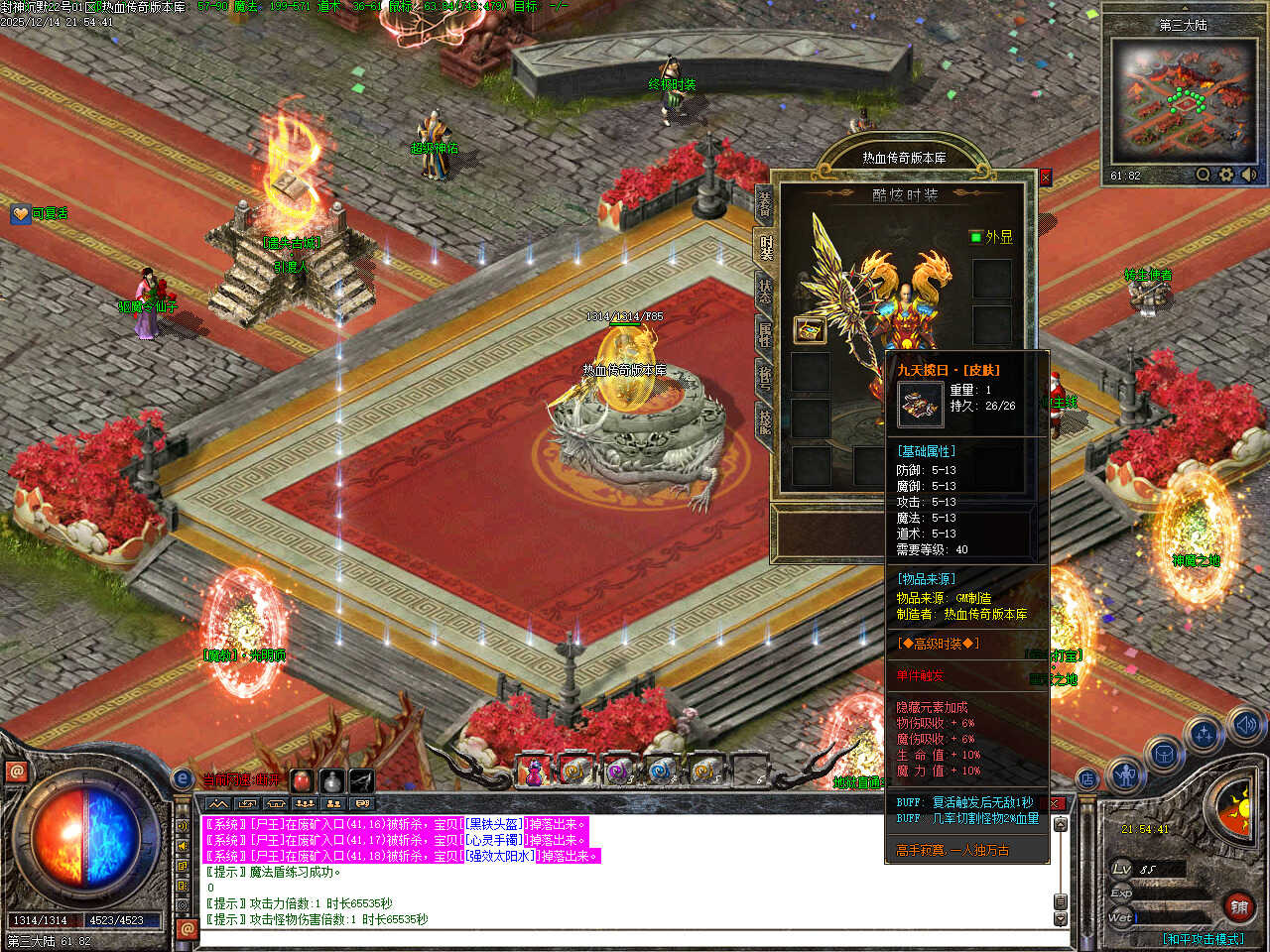Show the 技能 skills tab
Screen dimensions: 1270x952
tap(765, 420)
